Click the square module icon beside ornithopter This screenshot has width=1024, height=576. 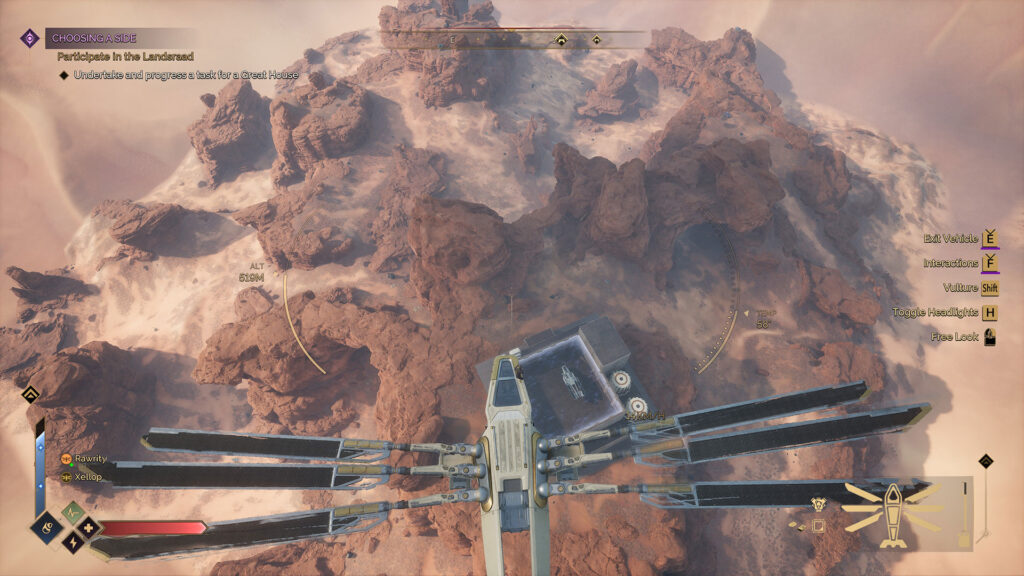(x=818, y=527)
